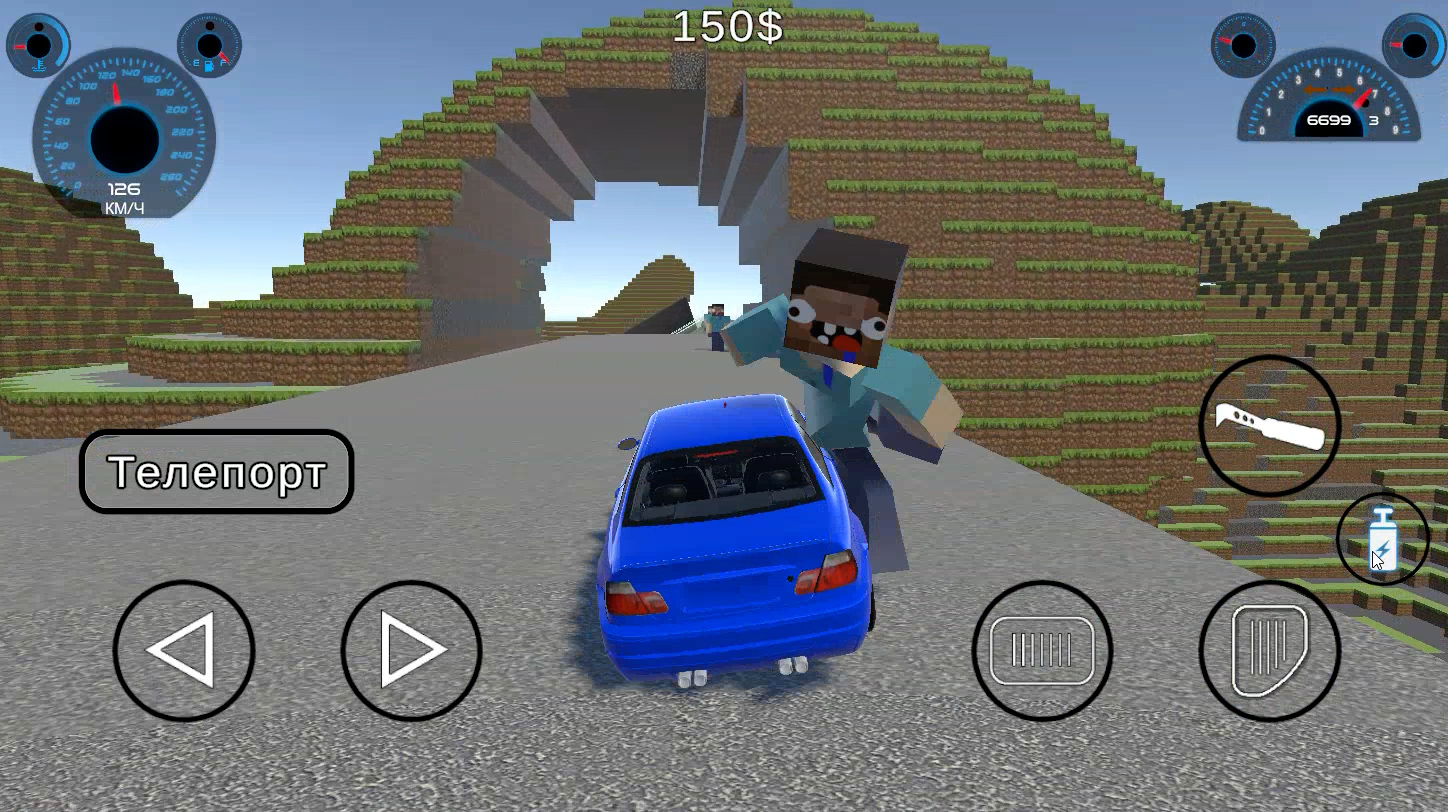Tap the tachometer showing 6699 RPM
This screenshot has height=812, width=1448.
pos(1330,100)
